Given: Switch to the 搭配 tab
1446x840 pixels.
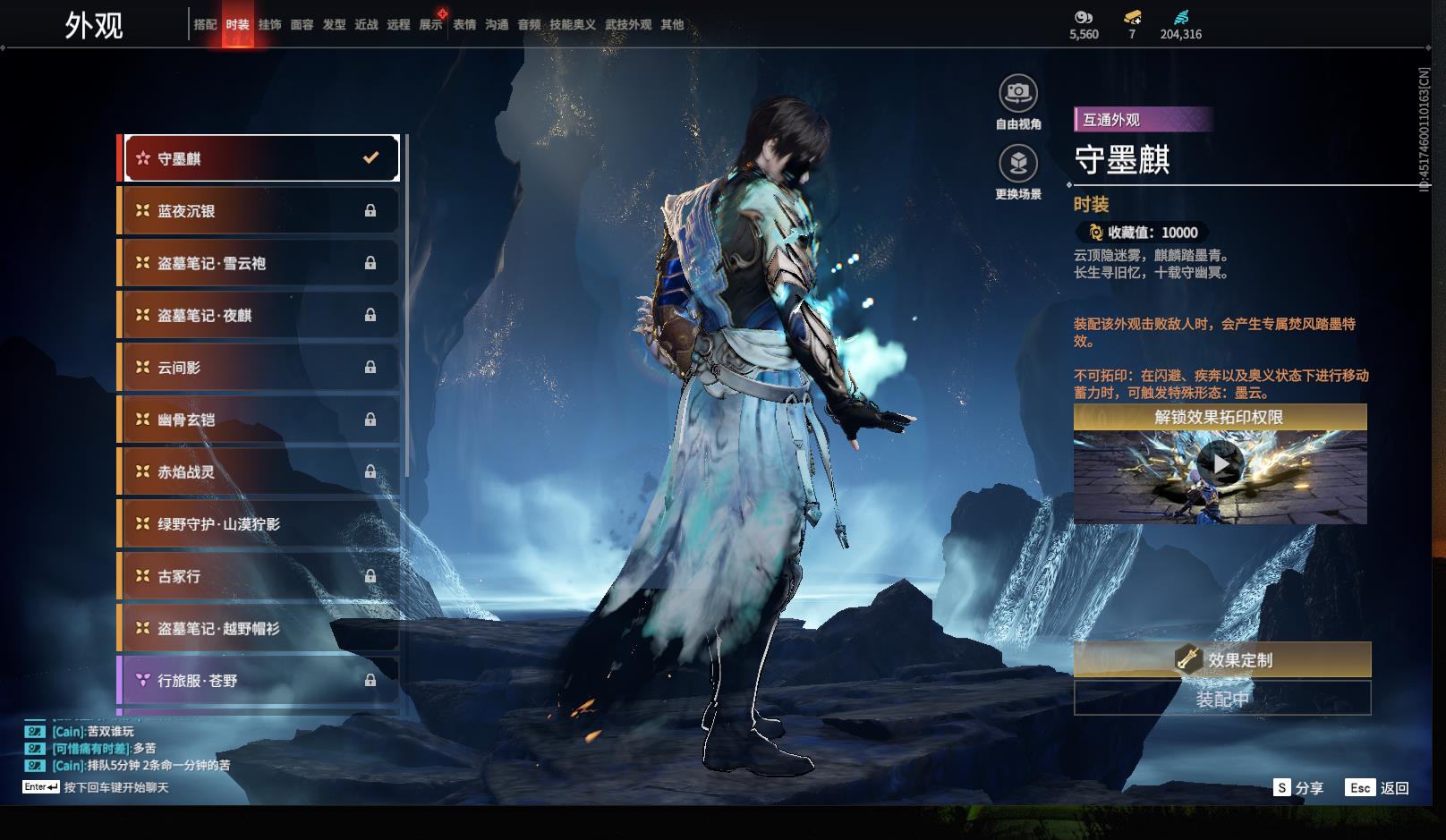Looking at the screenshot, I should 205,25.
